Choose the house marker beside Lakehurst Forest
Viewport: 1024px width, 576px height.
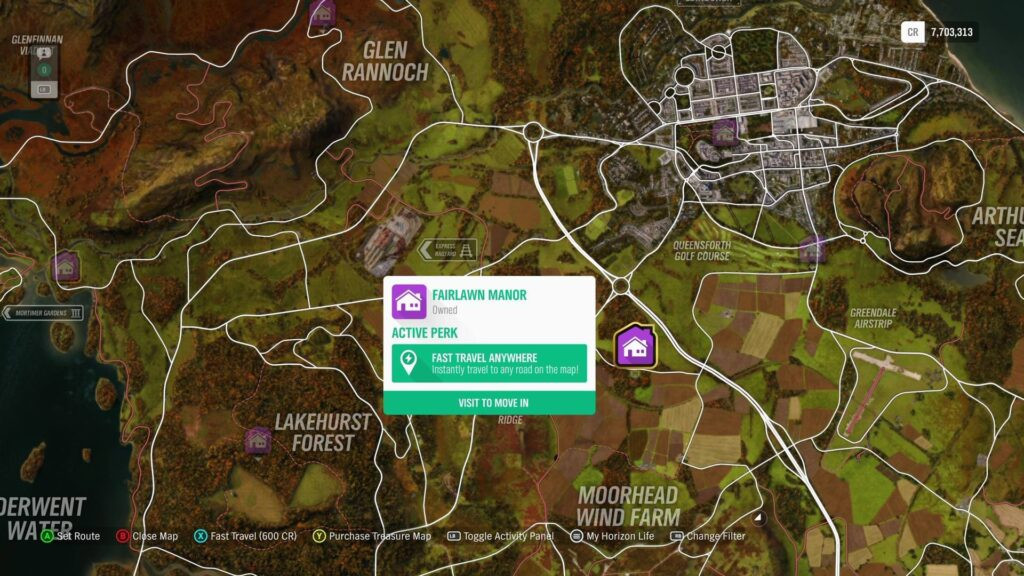click(x=258, y=440)
